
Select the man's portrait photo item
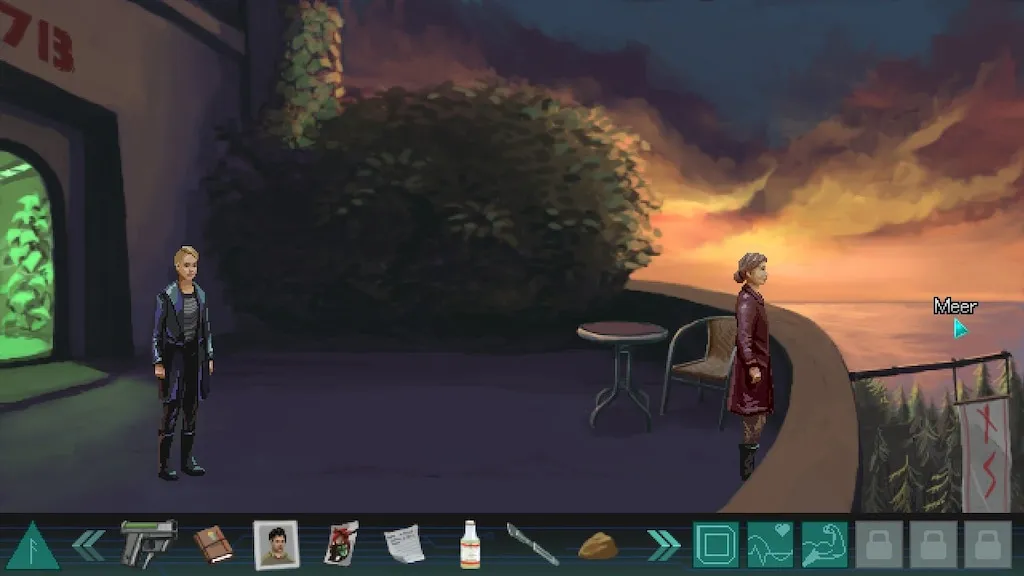(x=276, y=545)
